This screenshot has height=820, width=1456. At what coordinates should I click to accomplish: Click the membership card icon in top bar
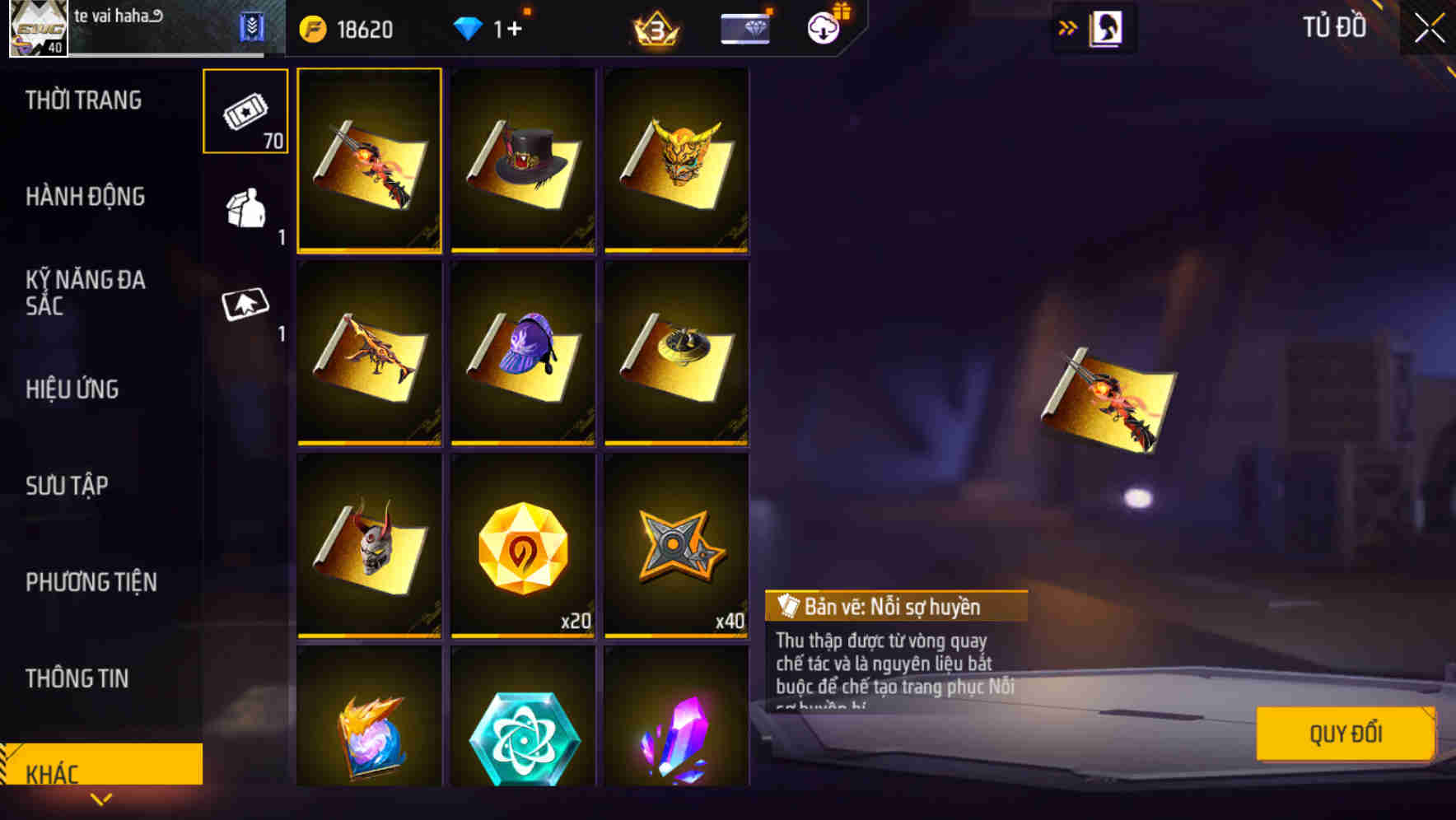click(744, 27)
